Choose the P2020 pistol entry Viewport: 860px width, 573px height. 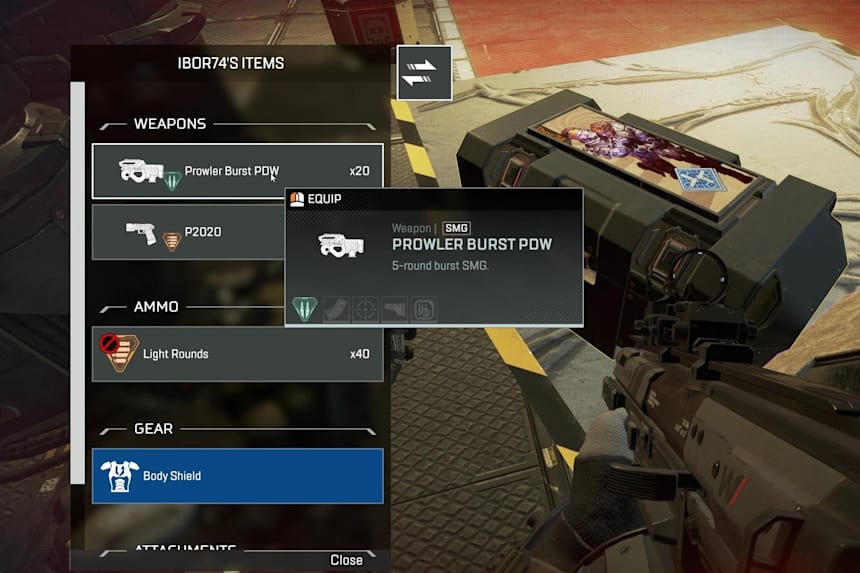[187, 232]
